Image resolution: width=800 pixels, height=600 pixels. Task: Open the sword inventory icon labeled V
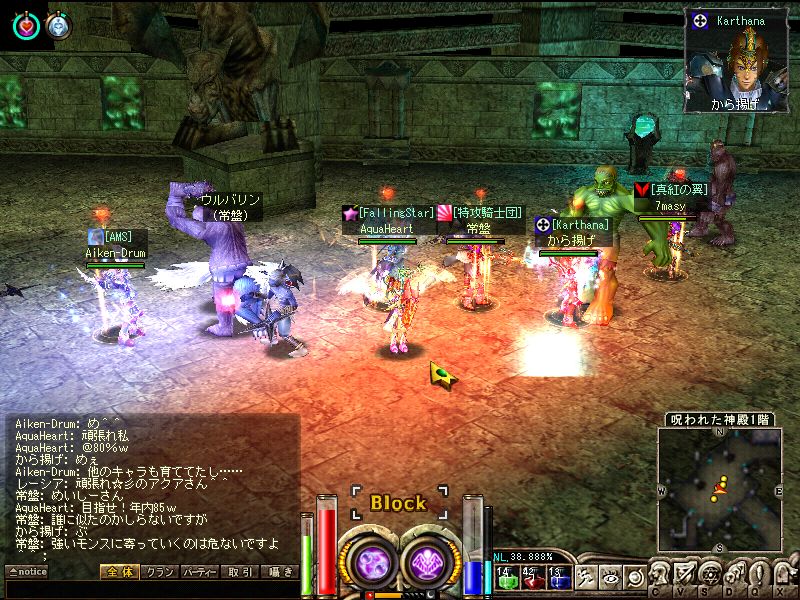688,573
